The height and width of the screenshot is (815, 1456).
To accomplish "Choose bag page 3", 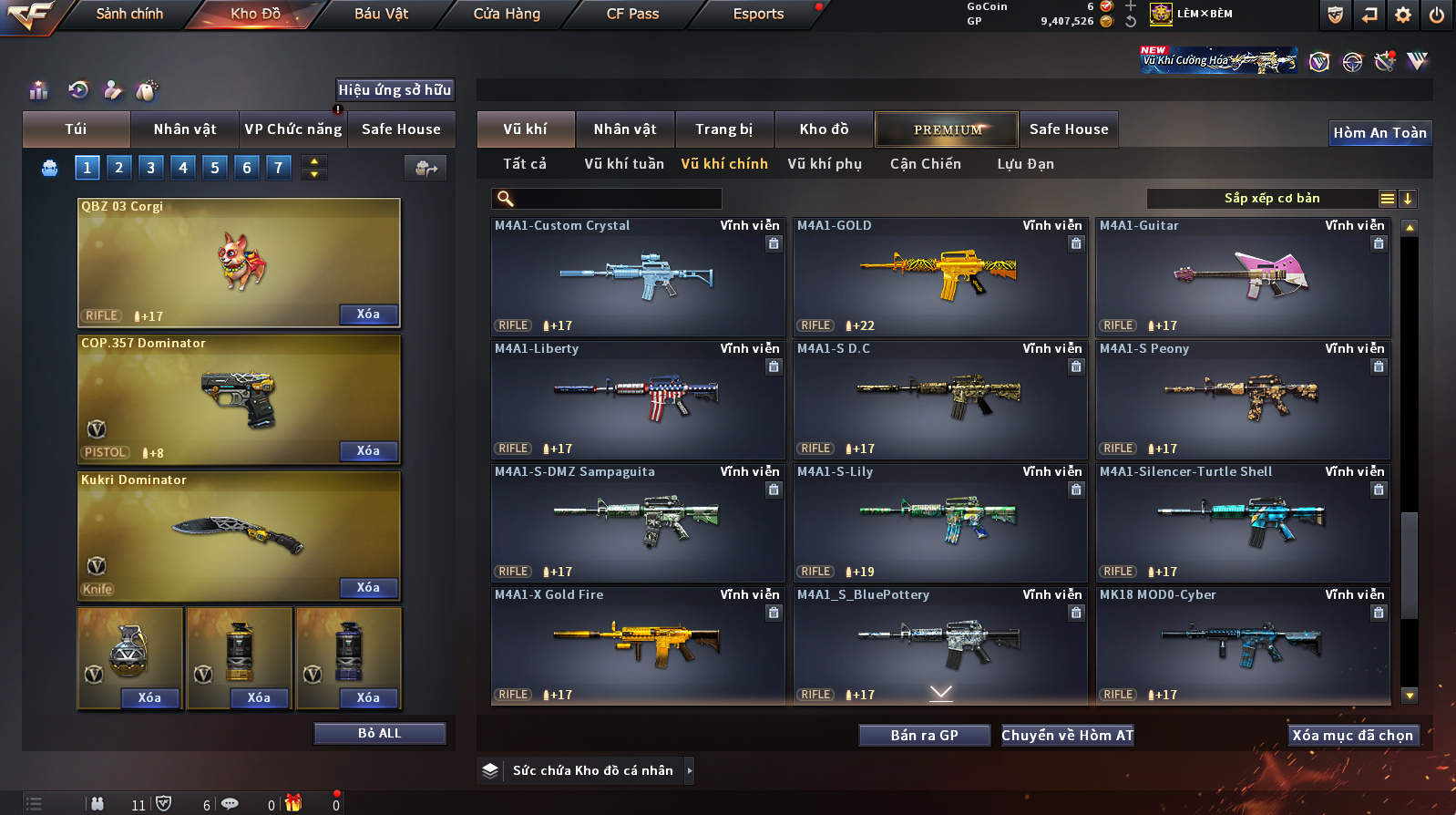I will pyautogui.click(x=151, y=168).
